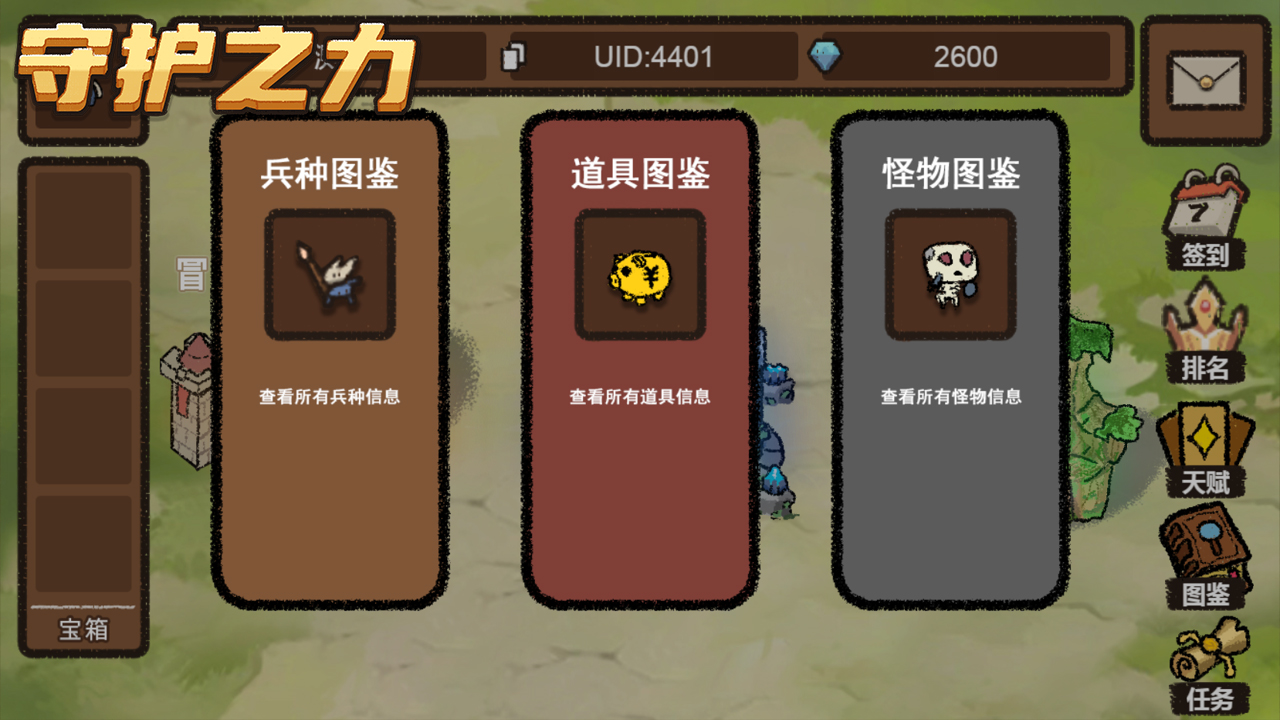1280x720 pixels.
Task: Open the 兵种图鉴 troop encyclopedia card
Action: pos(330,480)
